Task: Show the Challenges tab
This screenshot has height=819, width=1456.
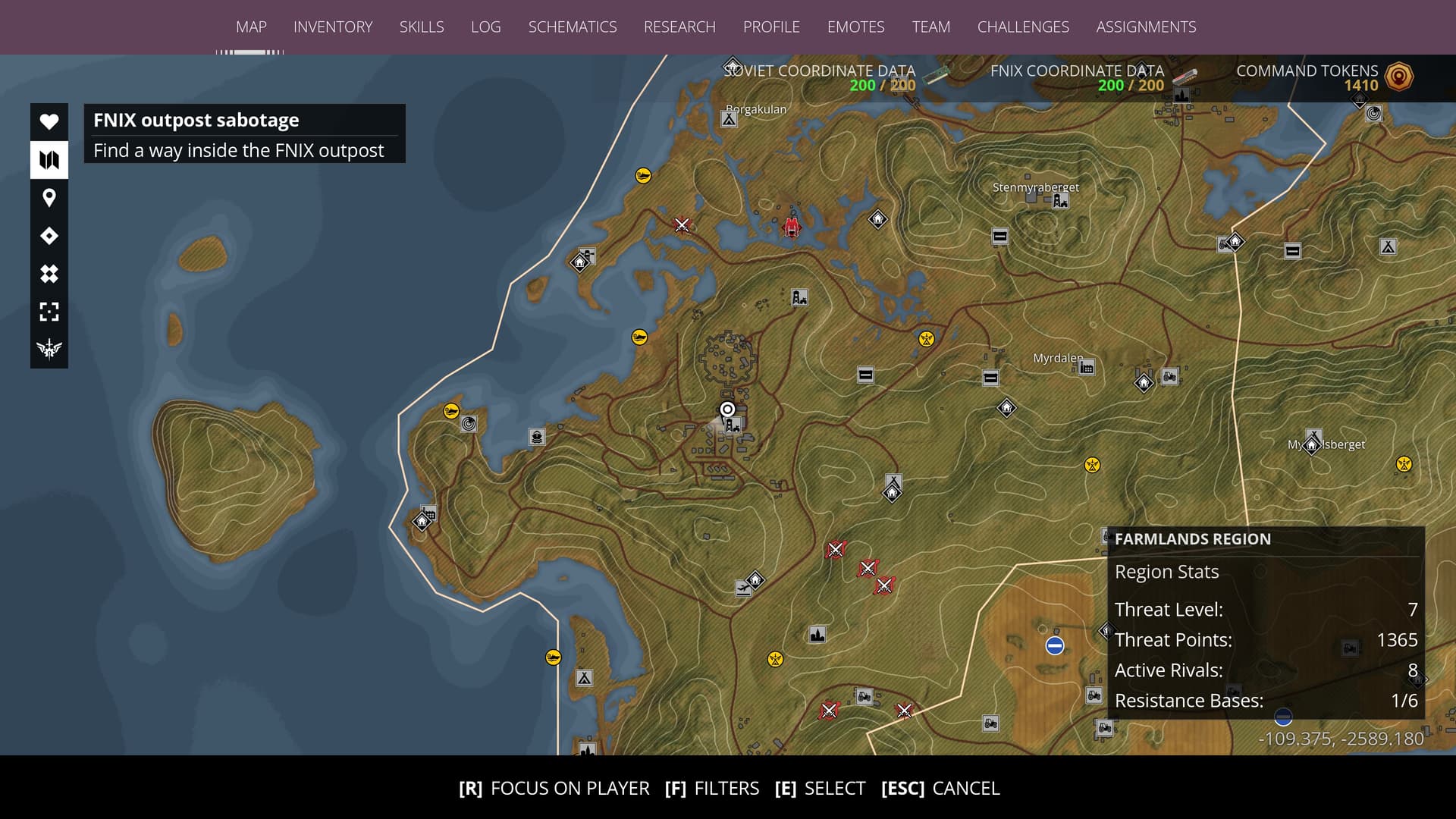Action: point(1023,27)
